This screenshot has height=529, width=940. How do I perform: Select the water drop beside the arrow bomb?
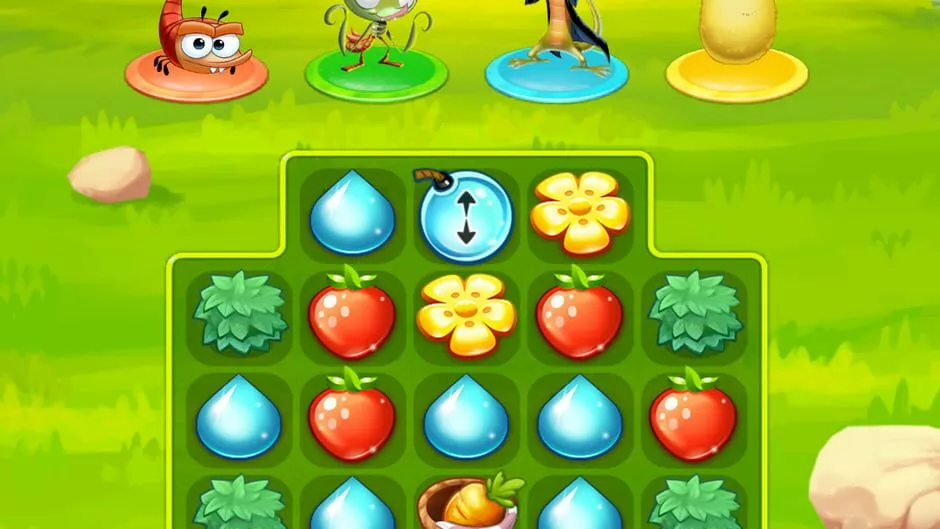pyautogui.click(x=352, y=214)
